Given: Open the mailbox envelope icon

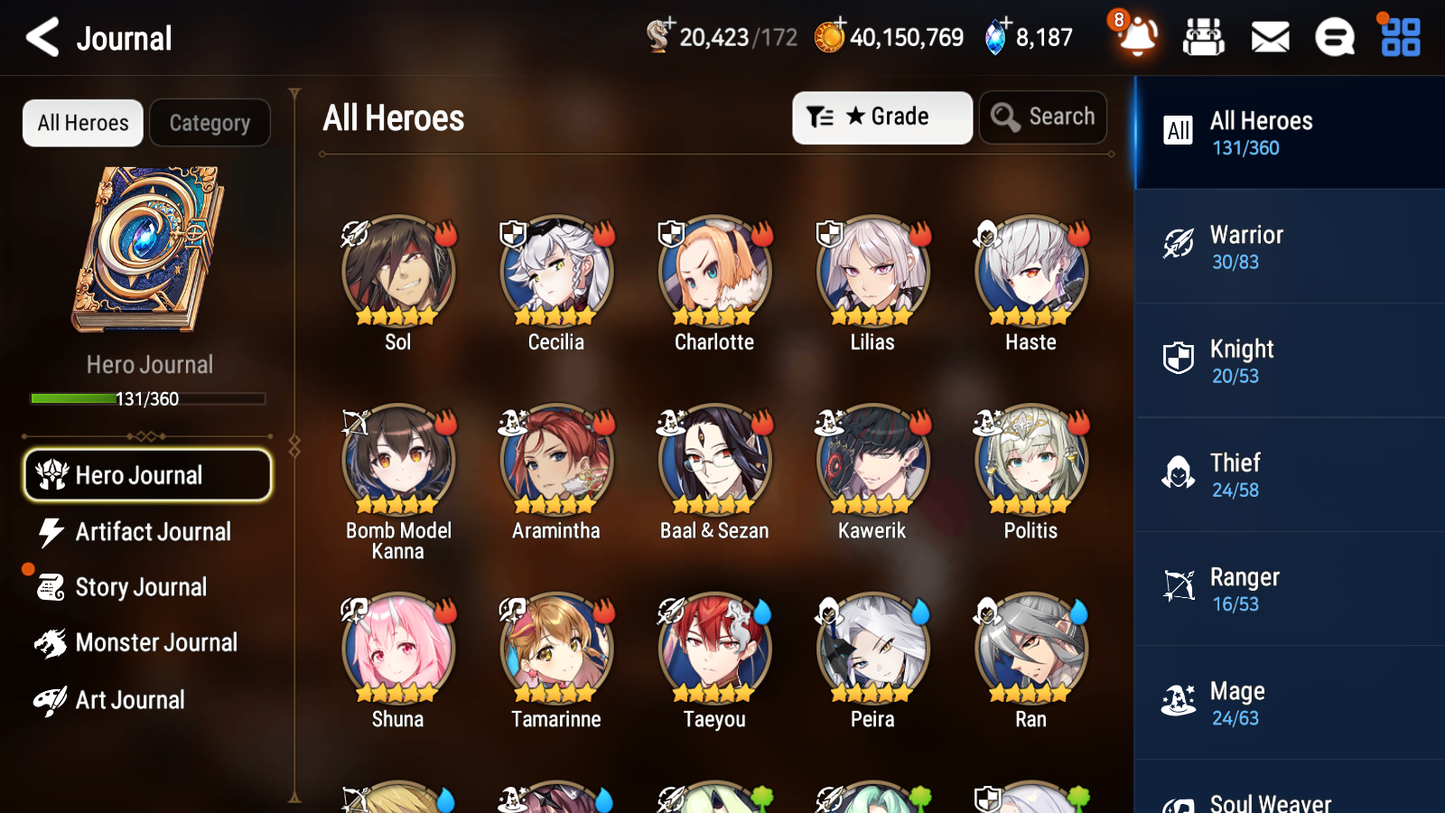Looking at the screenshot, I should (1269, 36).
